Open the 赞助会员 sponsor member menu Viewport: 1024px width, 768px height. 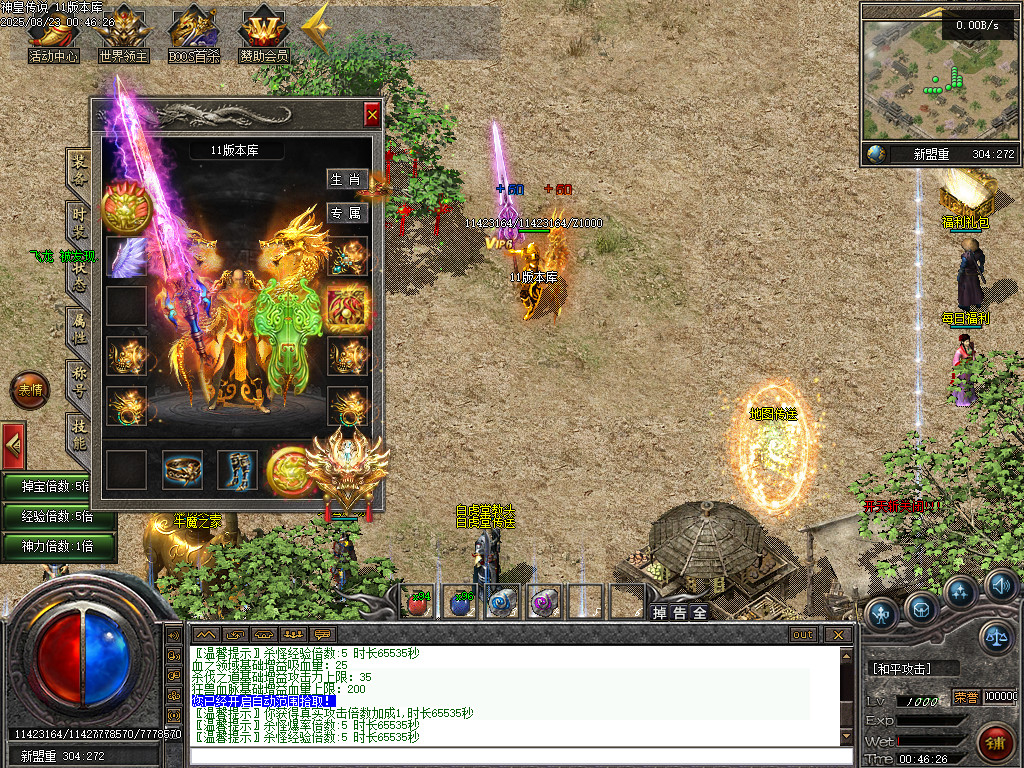pyautogui.click(x=263, y=40)
